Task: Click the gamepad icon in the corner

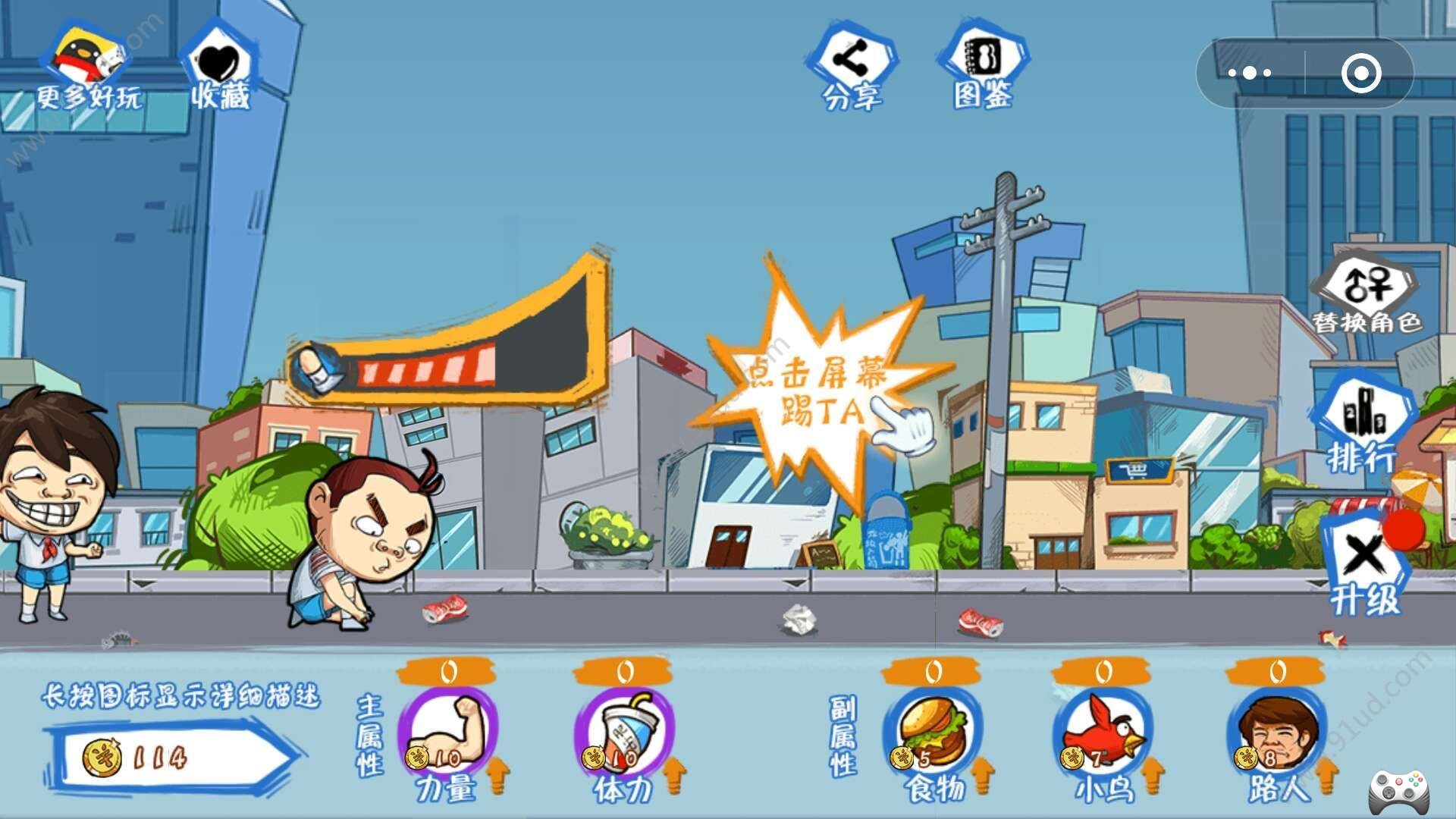Action: tap(1399, 791)
